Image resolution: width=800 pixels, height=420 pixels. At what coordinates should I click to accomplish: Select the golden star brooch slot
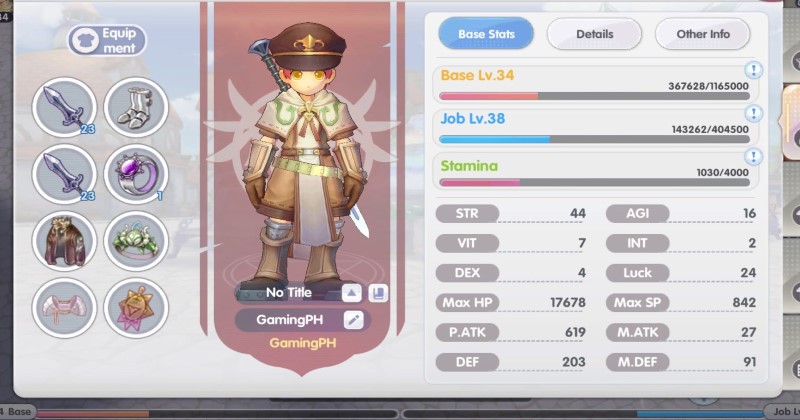click(136, 307)
